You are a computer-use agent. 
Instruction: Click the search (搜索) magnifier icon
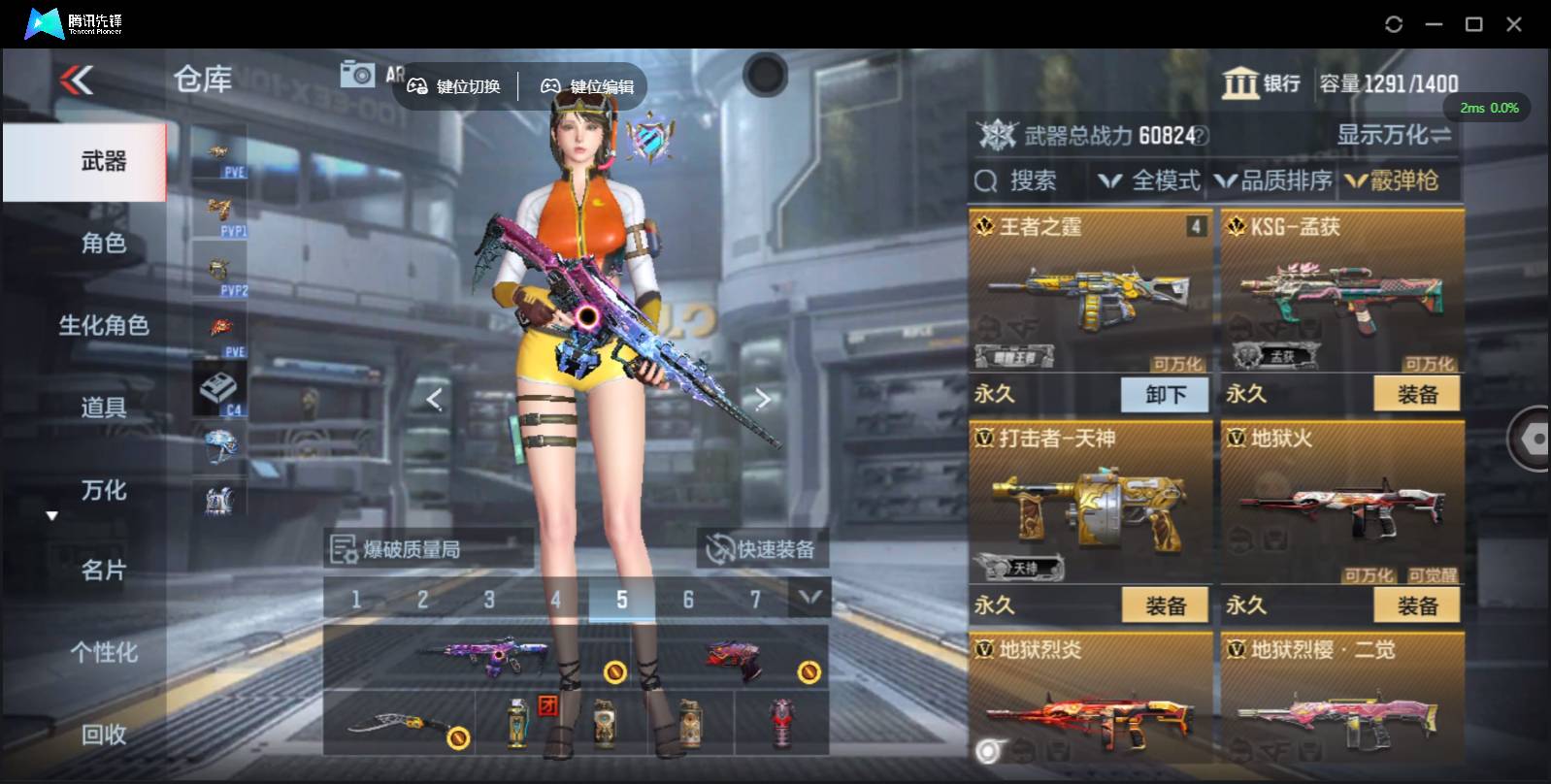point(986,181)
